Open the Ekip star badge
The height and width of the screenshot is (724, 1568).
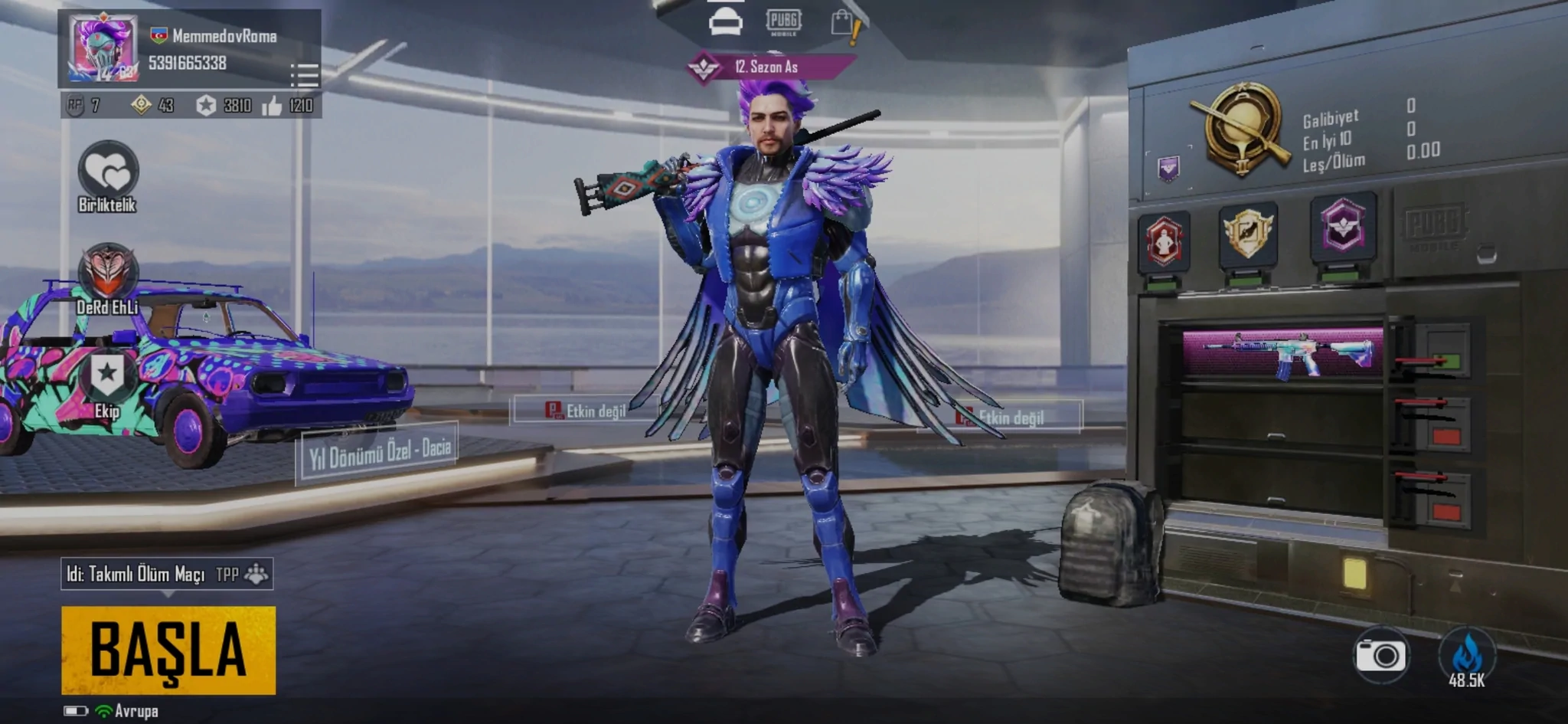pyautogui.click(x=107, y=377)
